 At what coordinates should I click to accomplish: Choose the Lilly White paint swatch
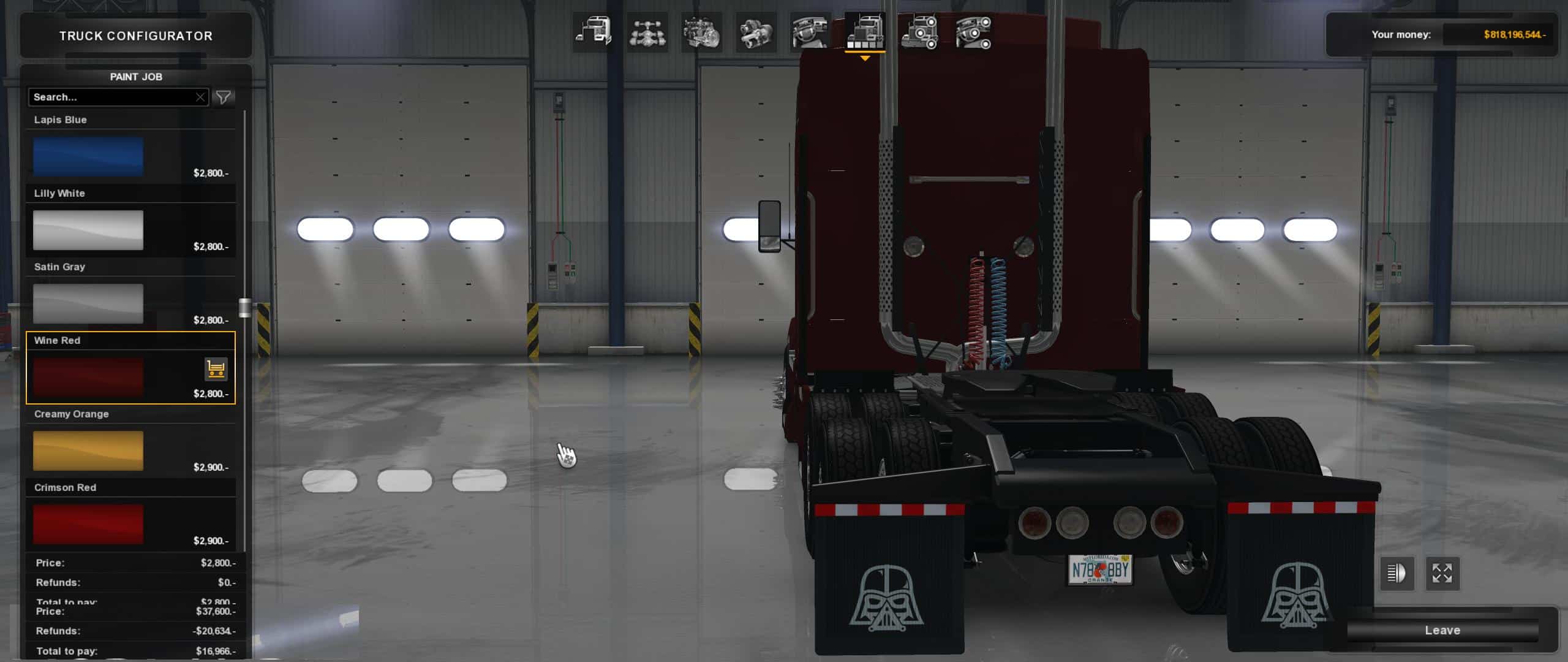88,230
